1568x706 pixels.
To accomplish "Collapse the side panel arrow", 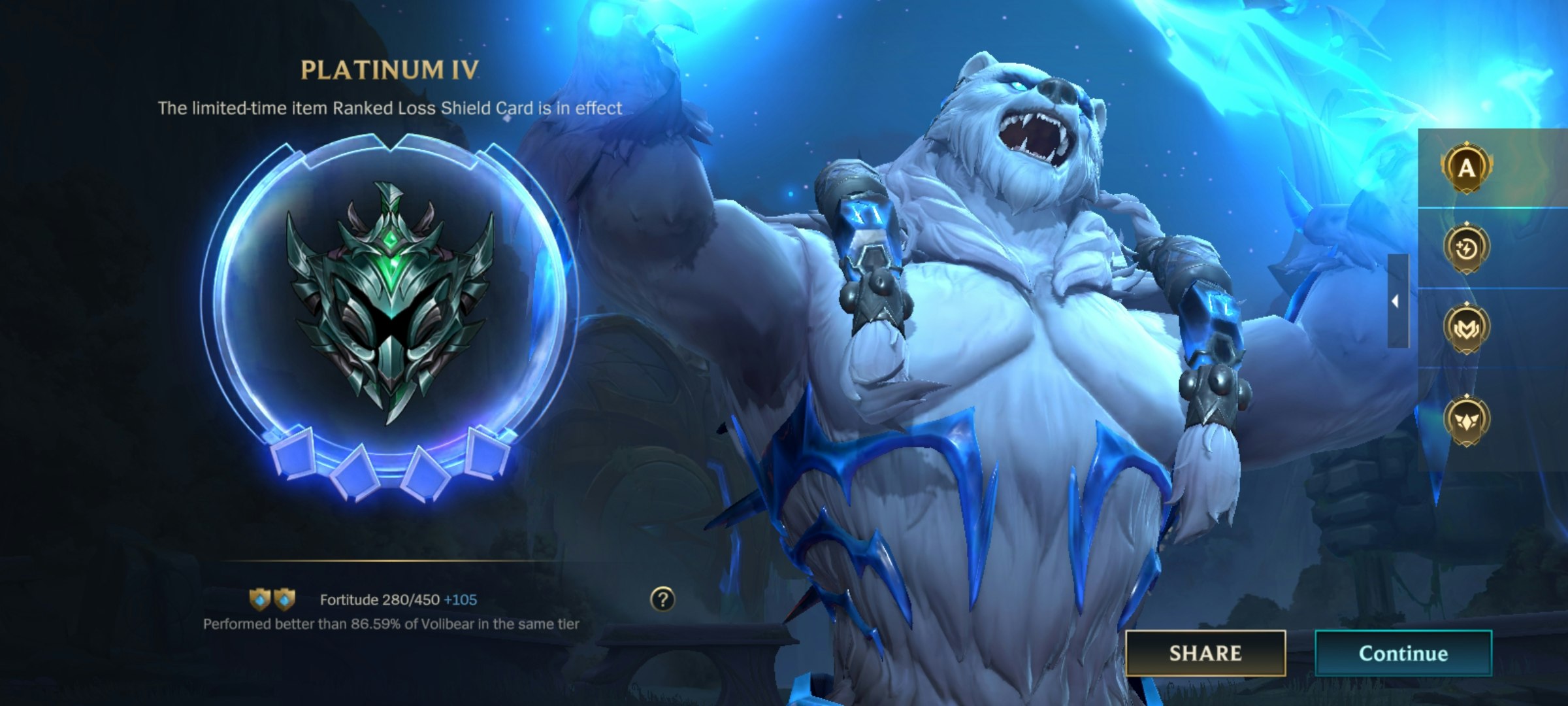I will click(x=1397, y=301).
